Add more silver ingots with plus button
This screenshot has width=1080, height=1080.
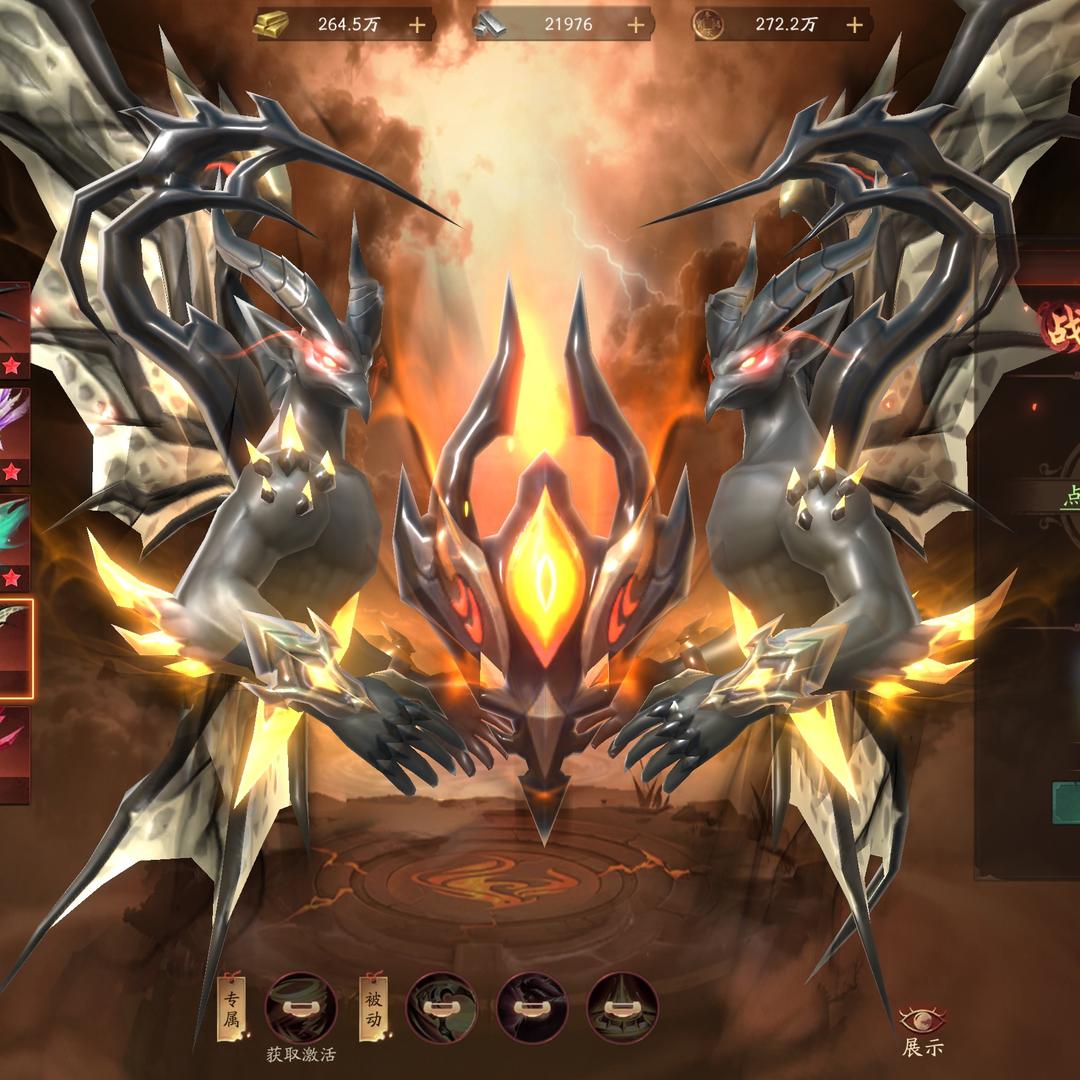(635, 25)
